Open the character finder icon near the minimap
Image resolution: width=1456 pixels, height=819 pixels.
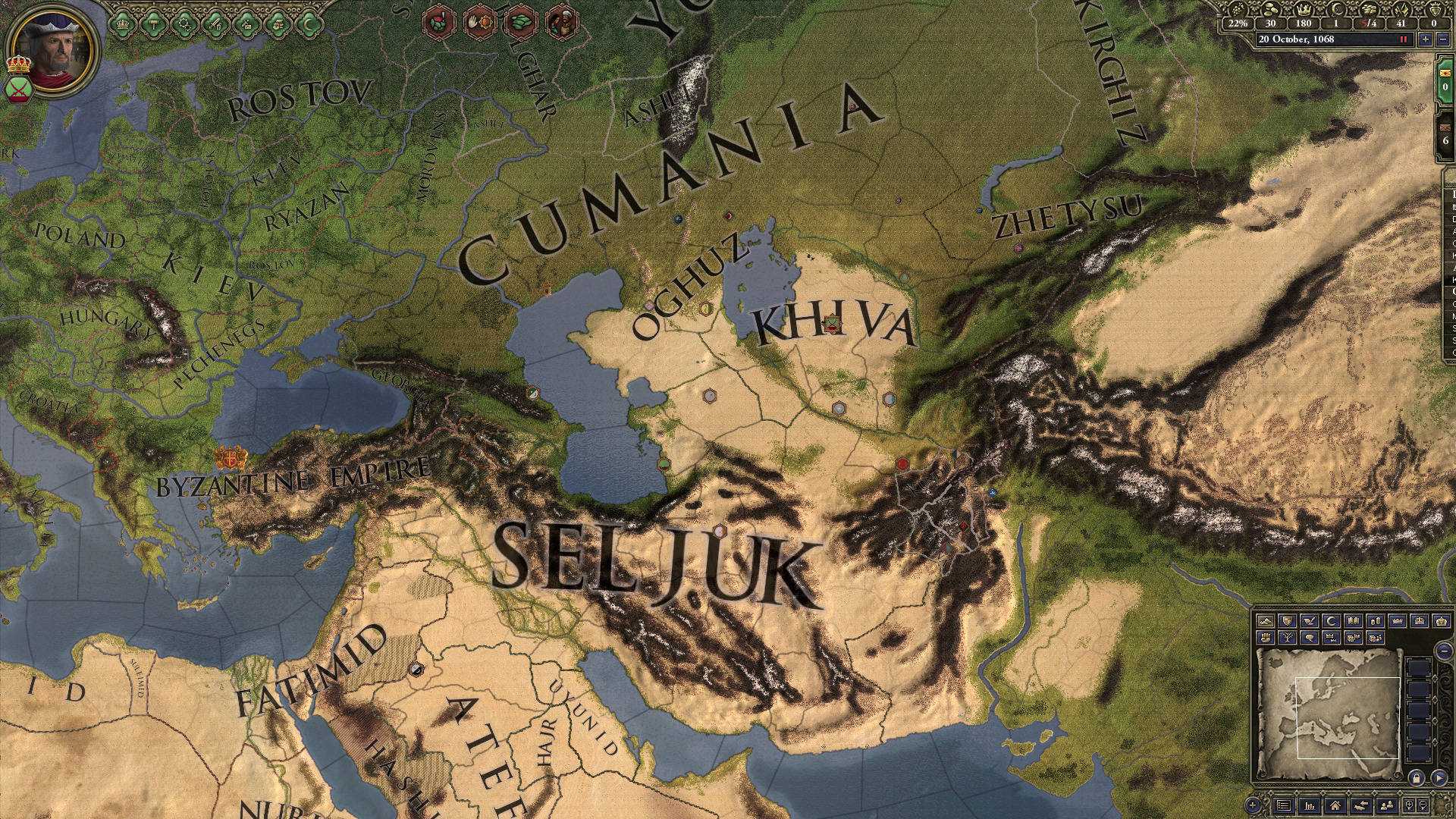(x=1386, y=805)
